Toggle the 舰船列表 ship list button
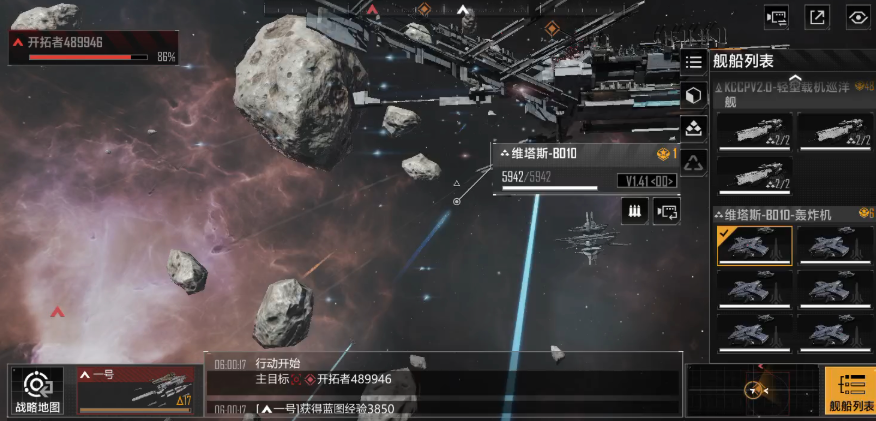 (x=850, y=390)
